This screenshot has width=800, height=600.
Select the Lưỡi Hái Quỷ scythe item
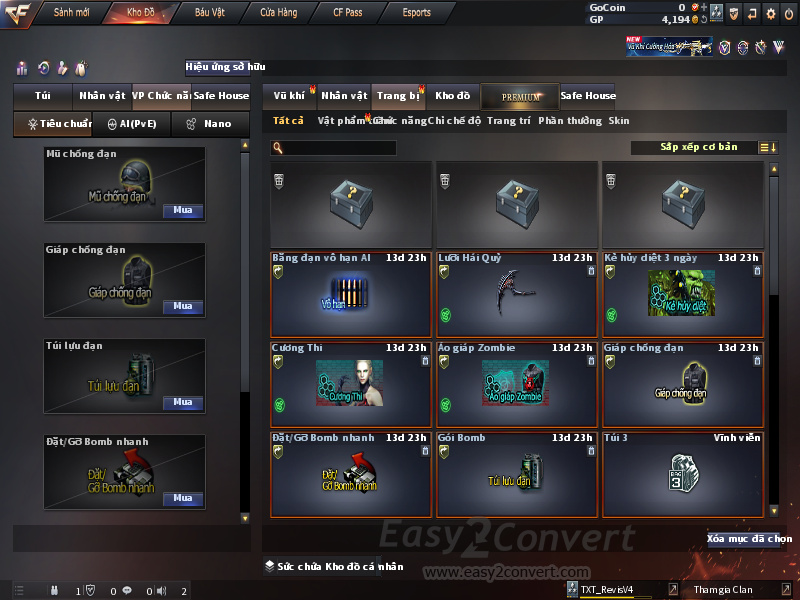517,295
